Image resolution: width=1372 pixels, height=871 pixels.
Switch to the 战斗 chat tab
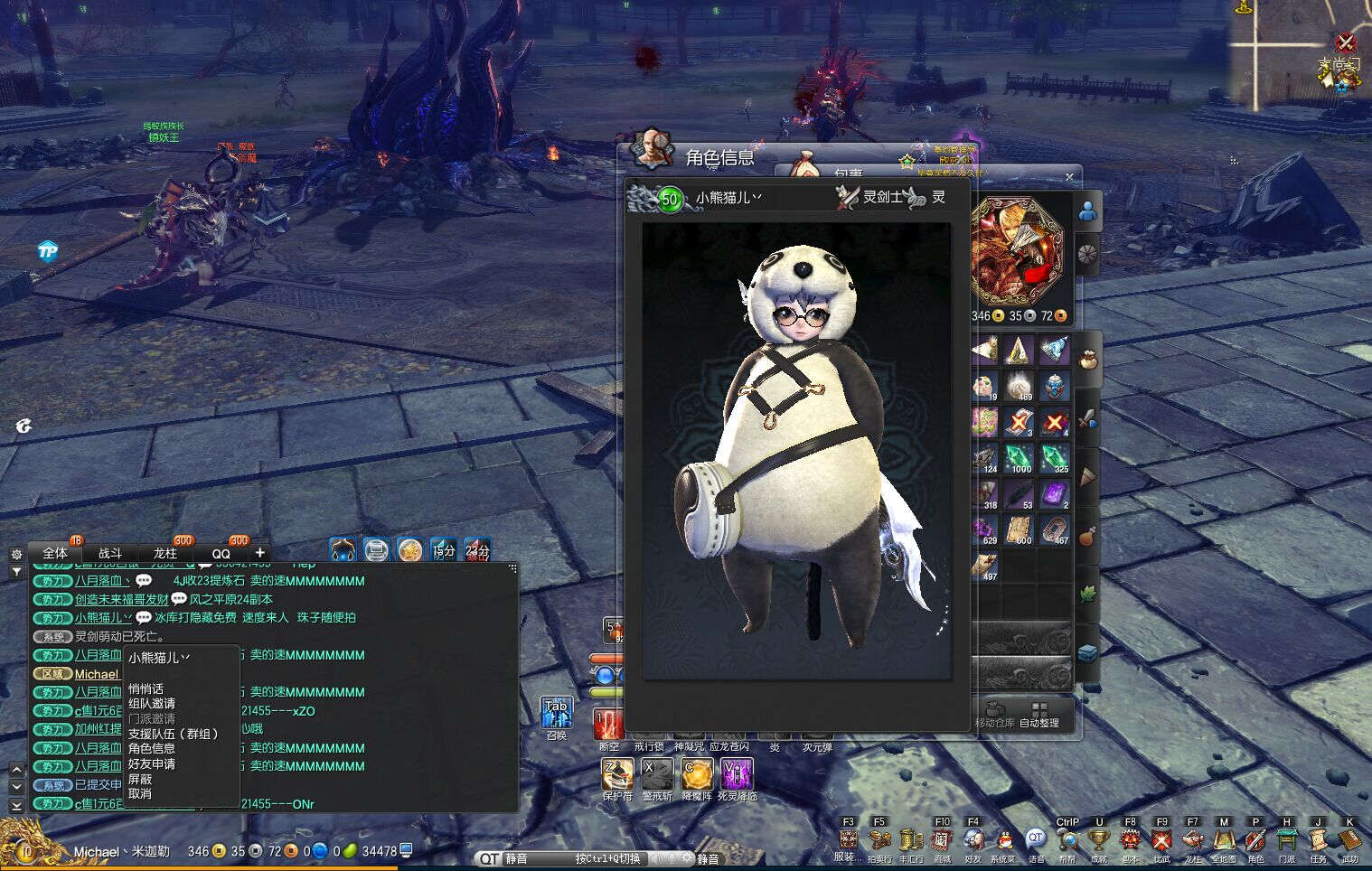110,553
